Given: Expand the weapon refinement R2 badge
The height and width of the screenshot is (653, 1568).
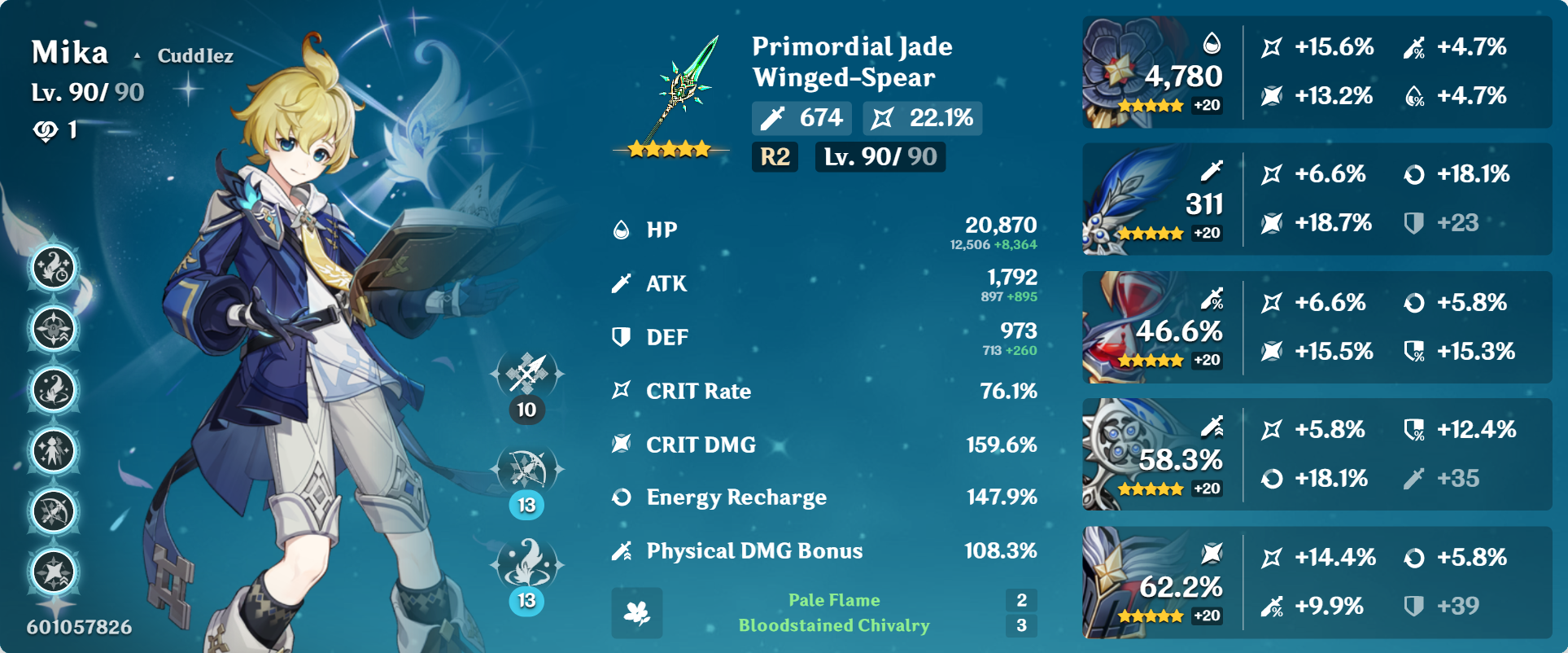Looking at the screenshot, I should click(x=775, y=158).
